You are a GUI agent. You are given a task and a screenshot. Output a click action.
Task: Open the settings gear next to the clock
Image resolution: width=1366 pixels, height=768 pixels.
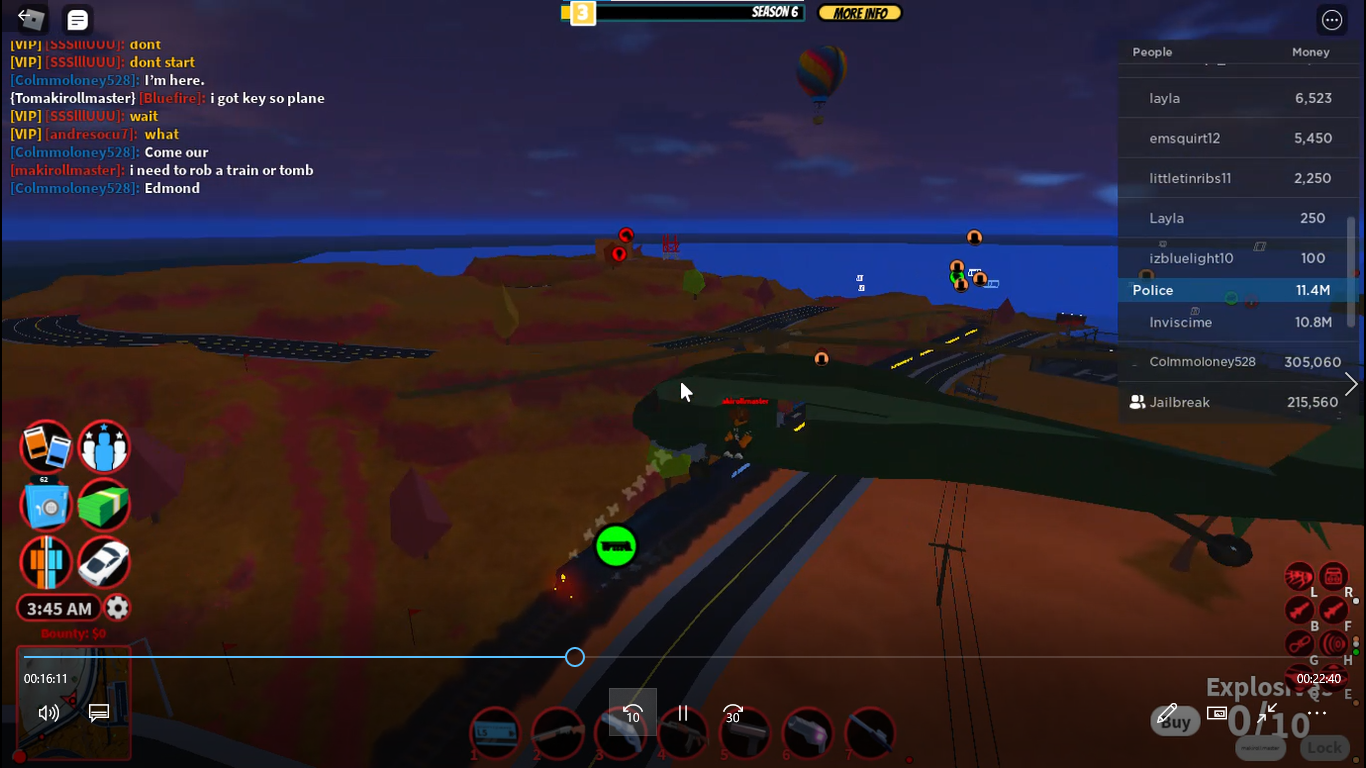[117, 608]
